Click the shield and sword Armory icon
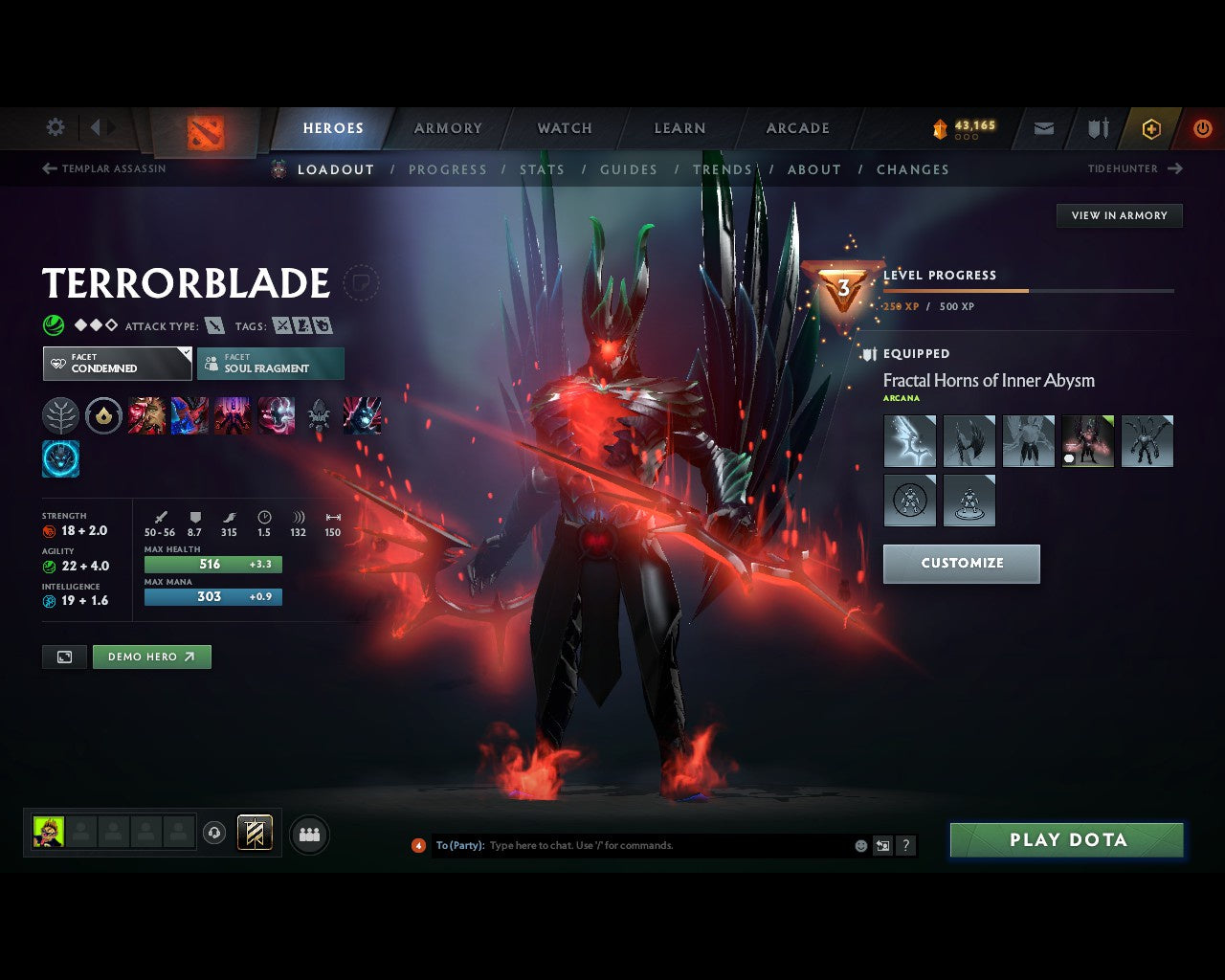 1097,128
